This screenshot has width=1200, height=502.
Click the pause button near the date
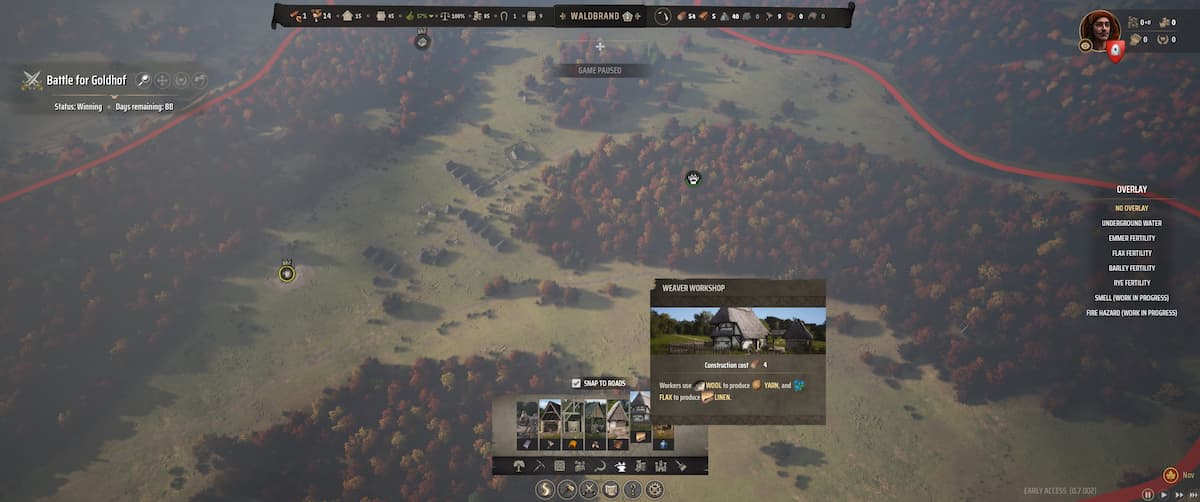pos(1148,494)
